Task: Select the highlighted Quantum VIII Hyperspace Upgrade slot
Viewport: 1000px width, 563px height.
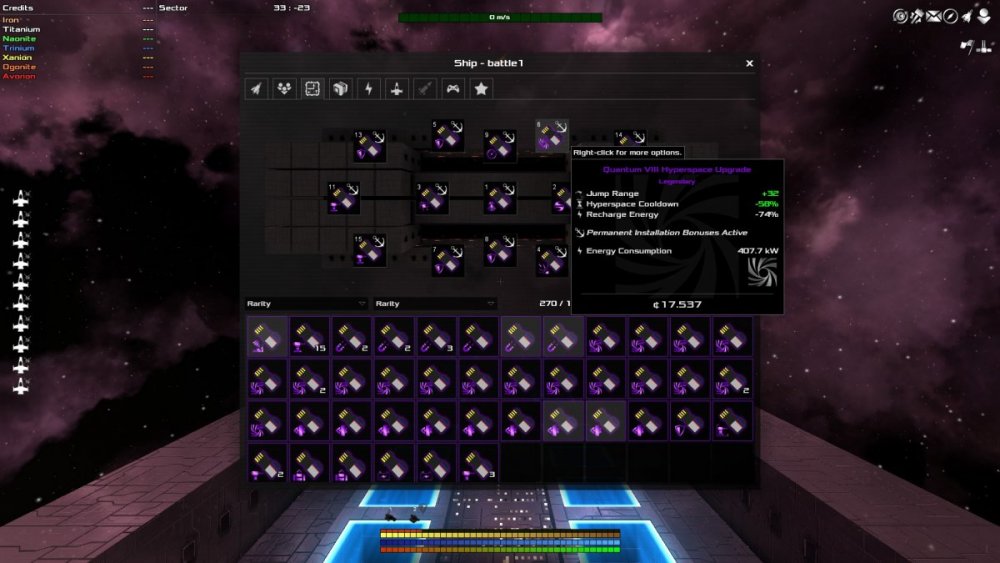Action: [551, 137]
